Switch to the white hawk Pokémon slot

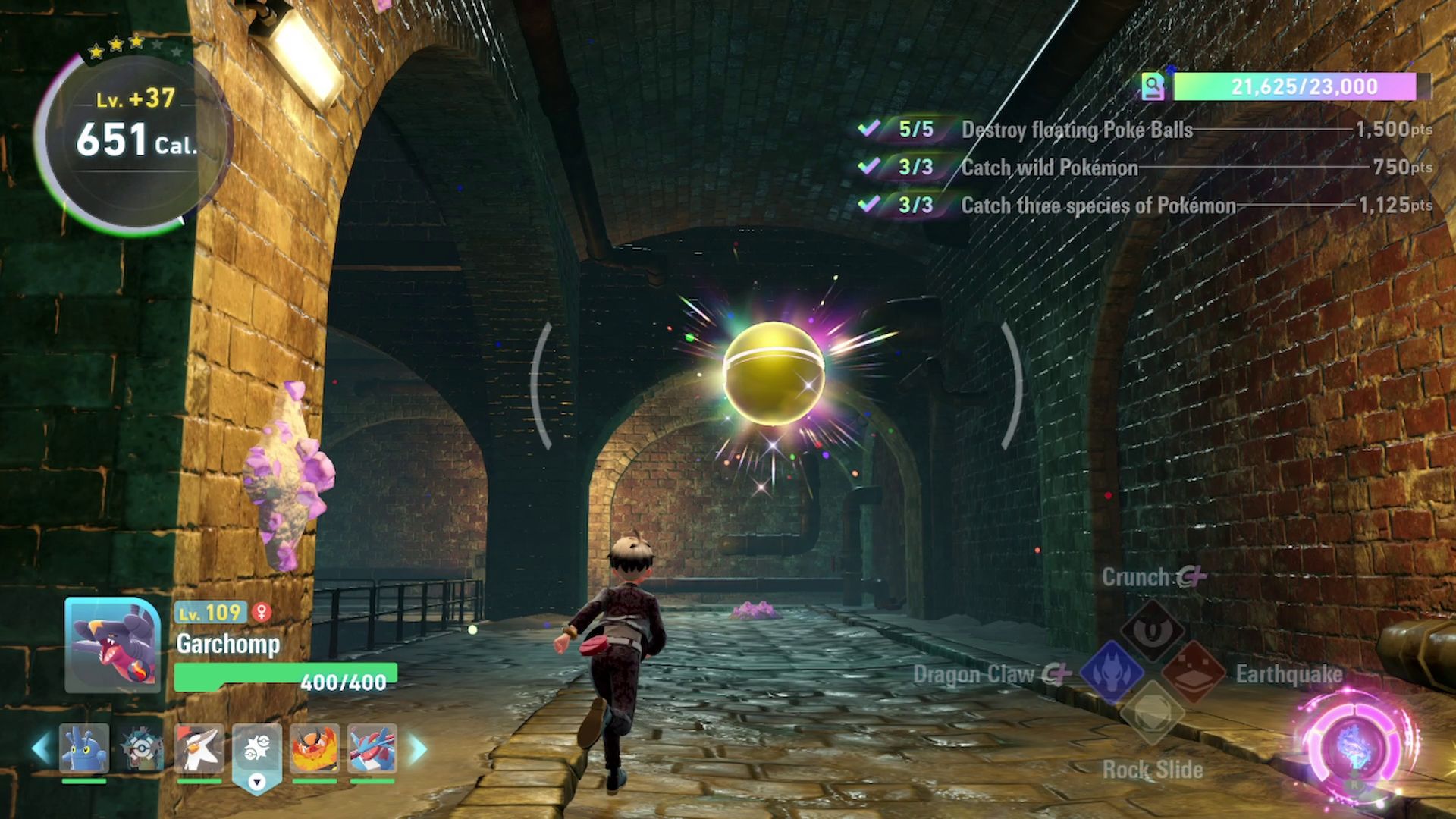pyautogui.click(x=199, y=748)
